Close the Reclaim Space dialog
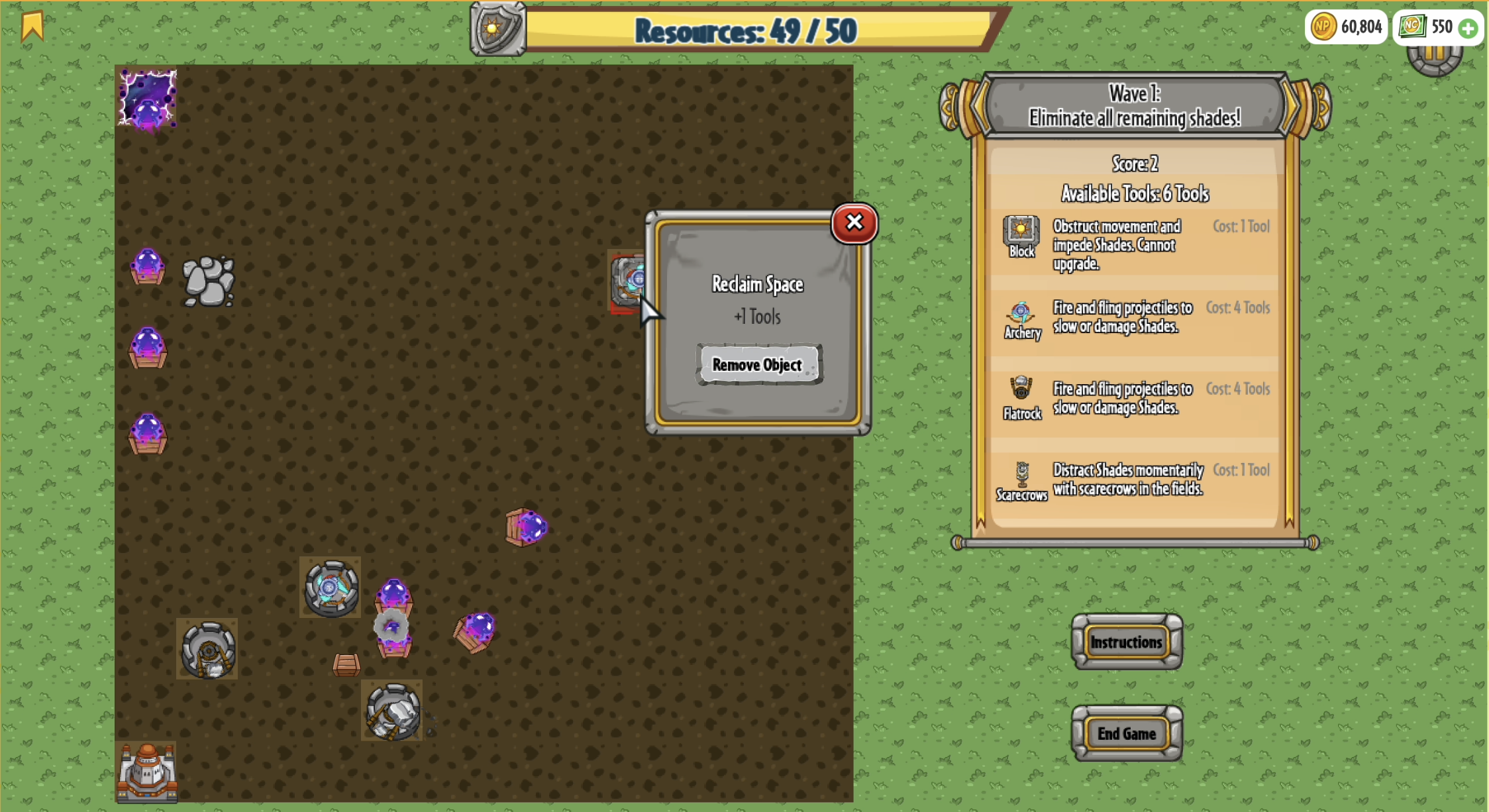 pyautogui.click(x=854, y=223)
